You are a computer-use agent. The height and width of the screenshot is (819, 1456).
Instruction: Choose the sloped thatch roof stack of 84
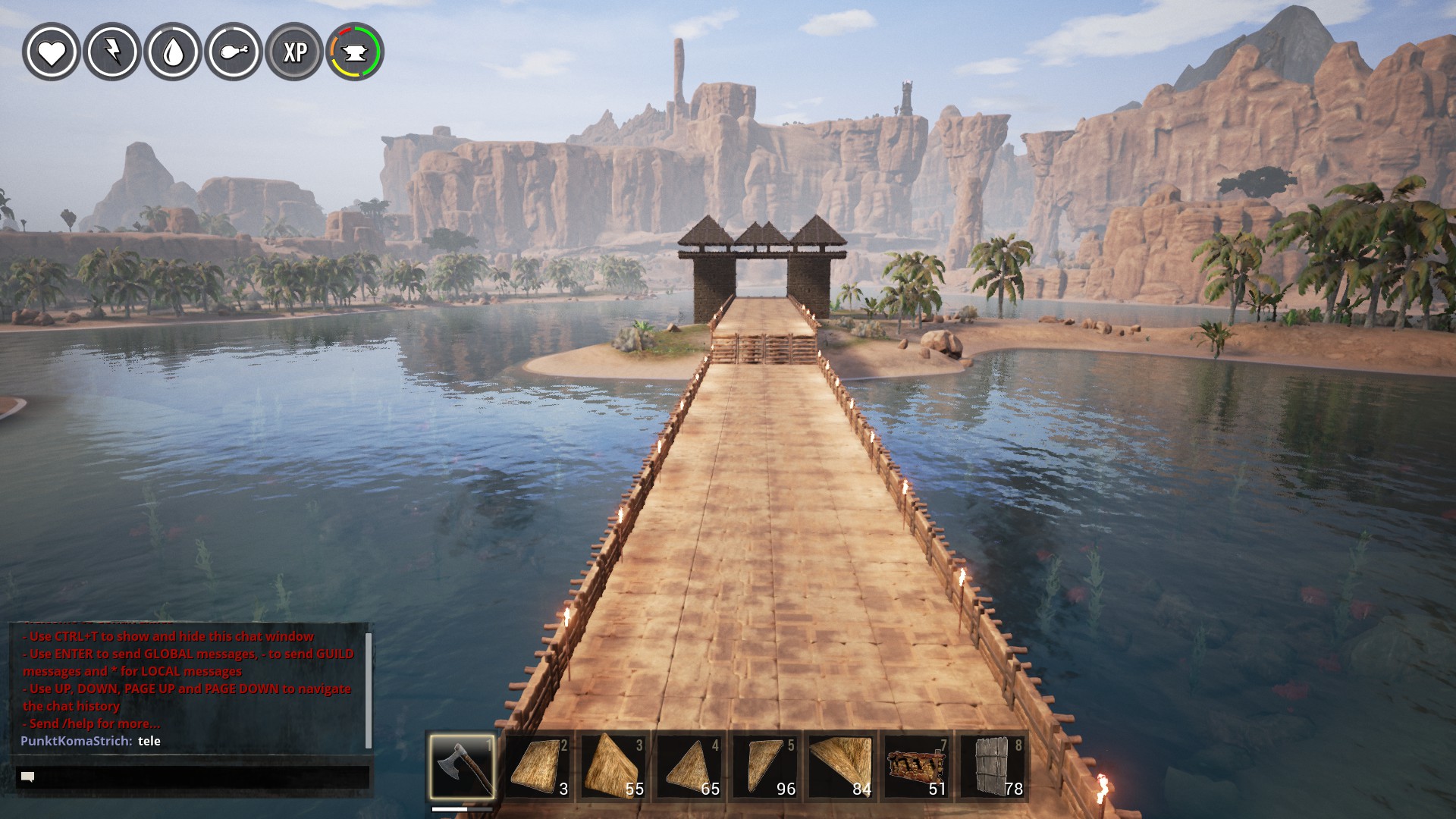pyautogui.click(x=841, y=766)
